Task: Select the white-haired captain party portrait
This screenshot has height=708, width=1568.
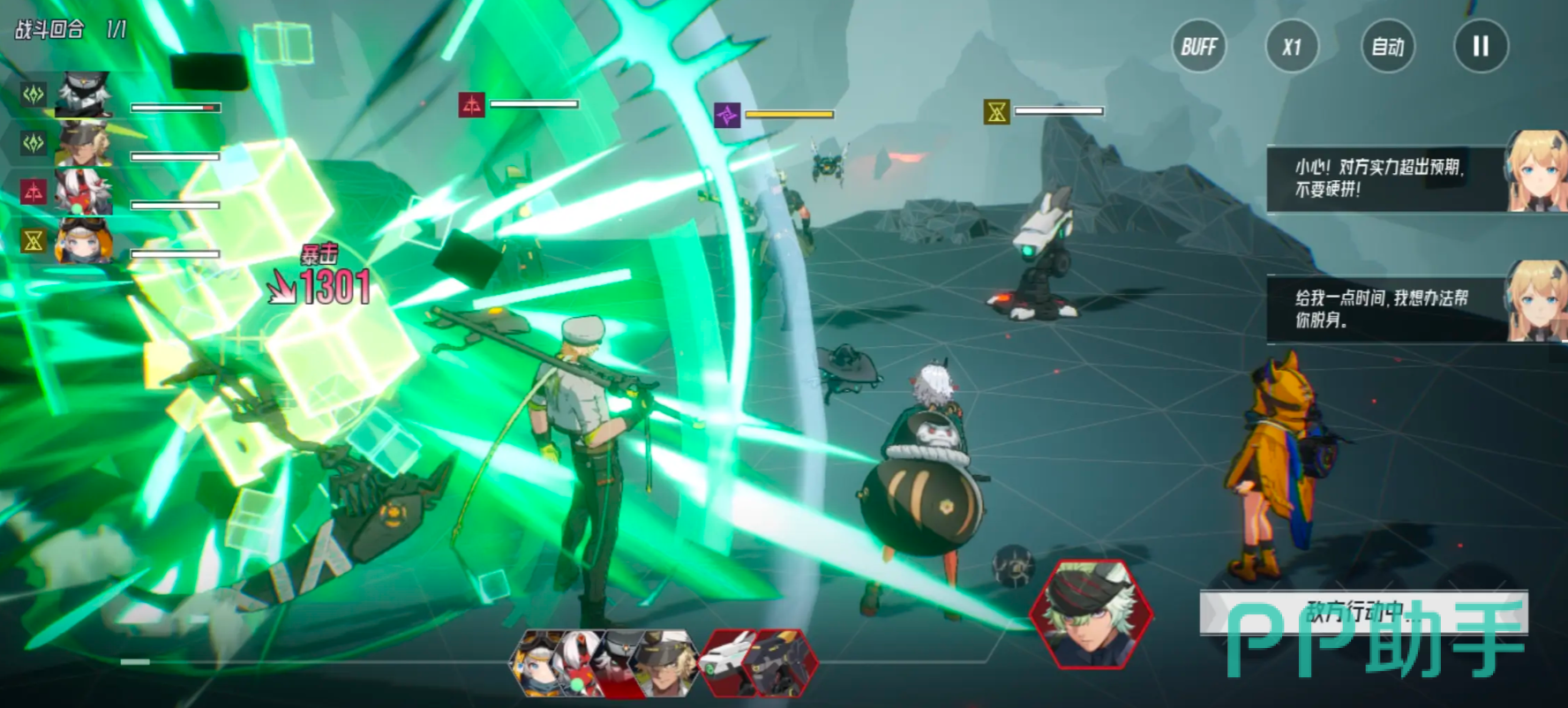Action: [x=84, y=95]
